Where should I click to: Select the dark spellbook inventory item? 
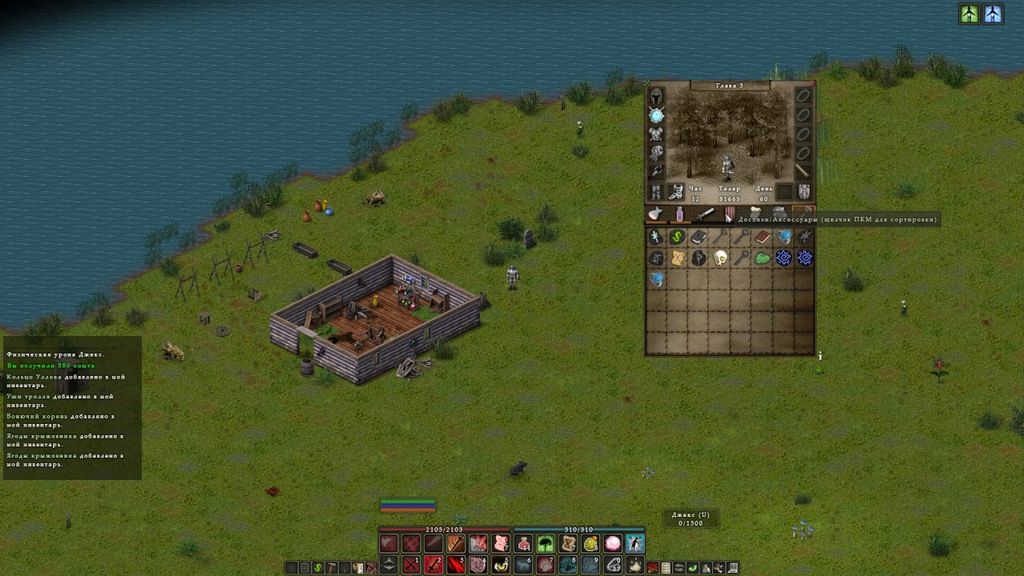coord(698,237)
